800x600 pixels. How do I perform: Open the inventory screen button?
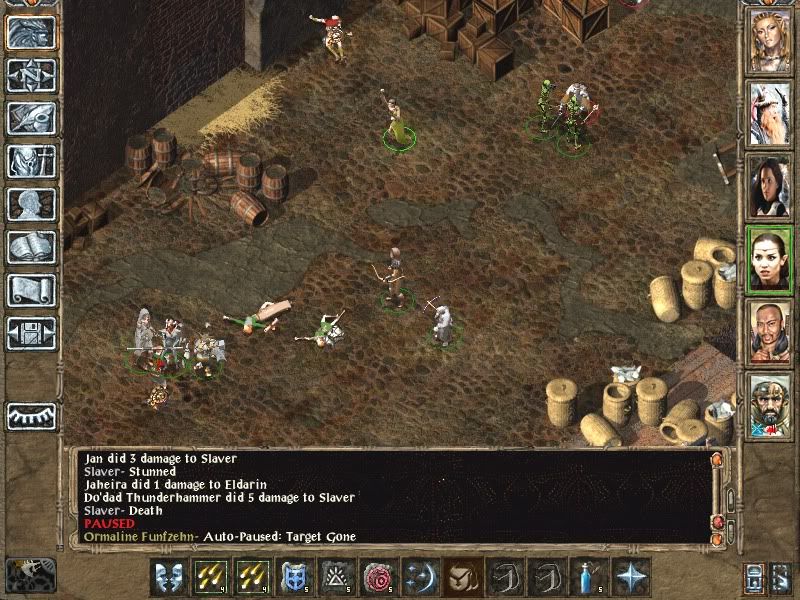pyautogui.click(x=31, y=161)
